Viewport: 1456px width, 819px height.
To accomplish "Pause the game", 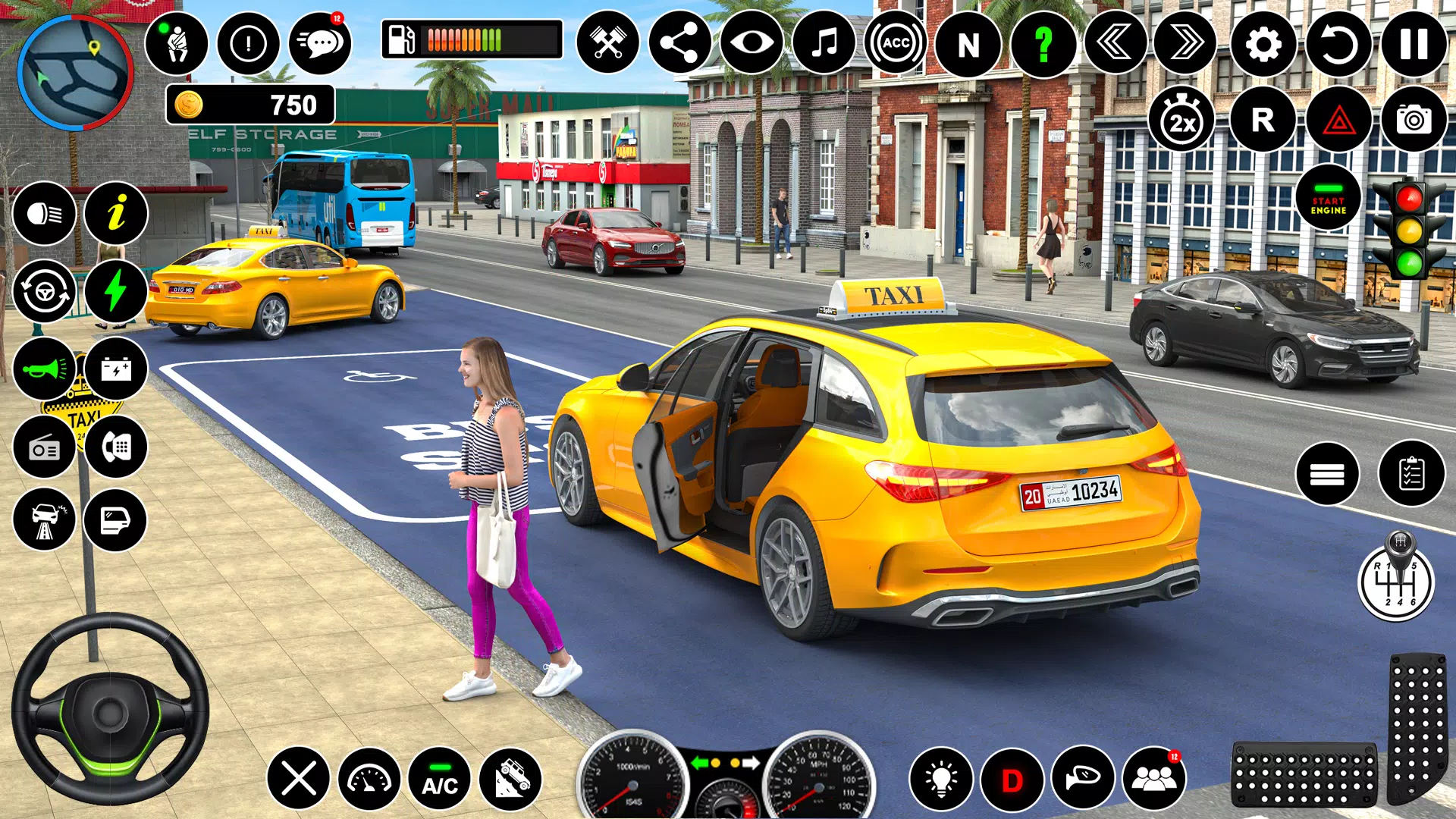I will point(1414,44).
